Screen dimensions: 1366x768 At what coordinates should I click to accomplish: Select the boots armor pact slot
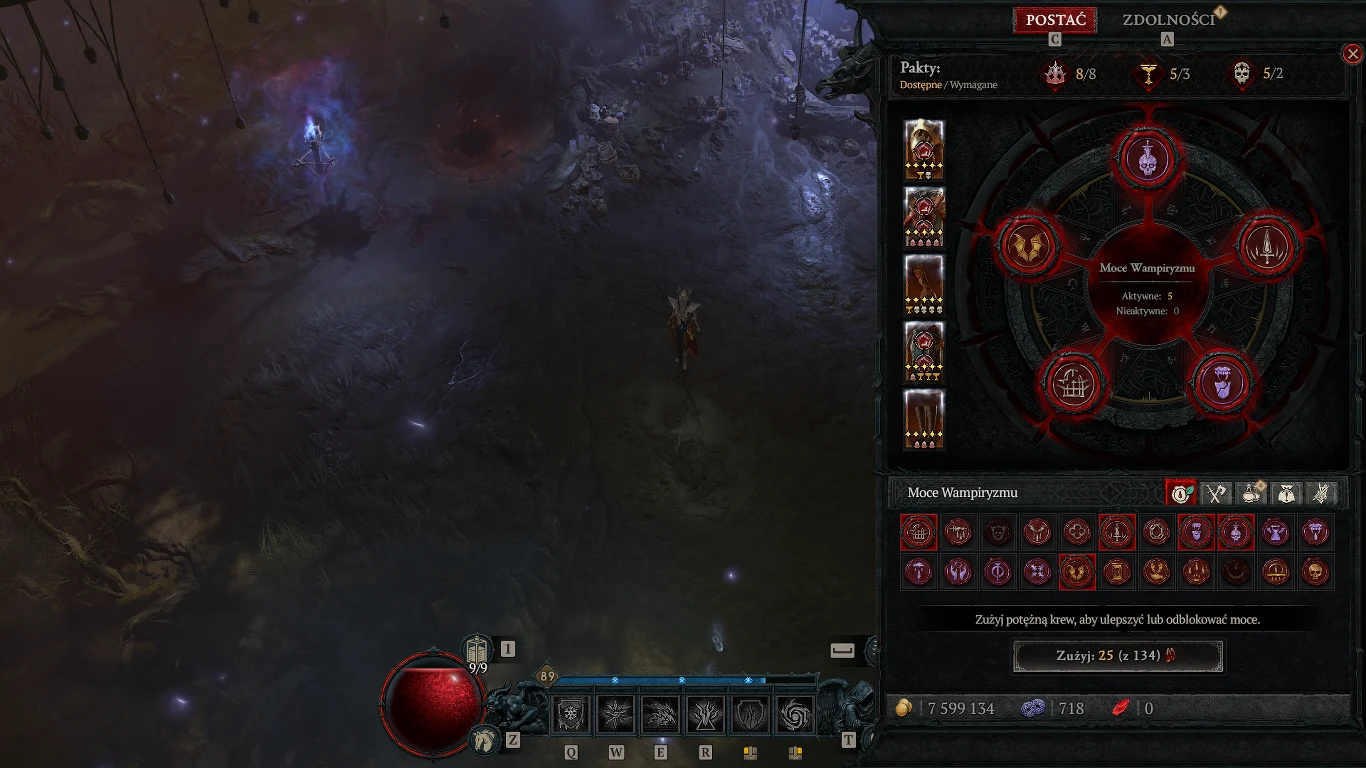click(924, 420)
